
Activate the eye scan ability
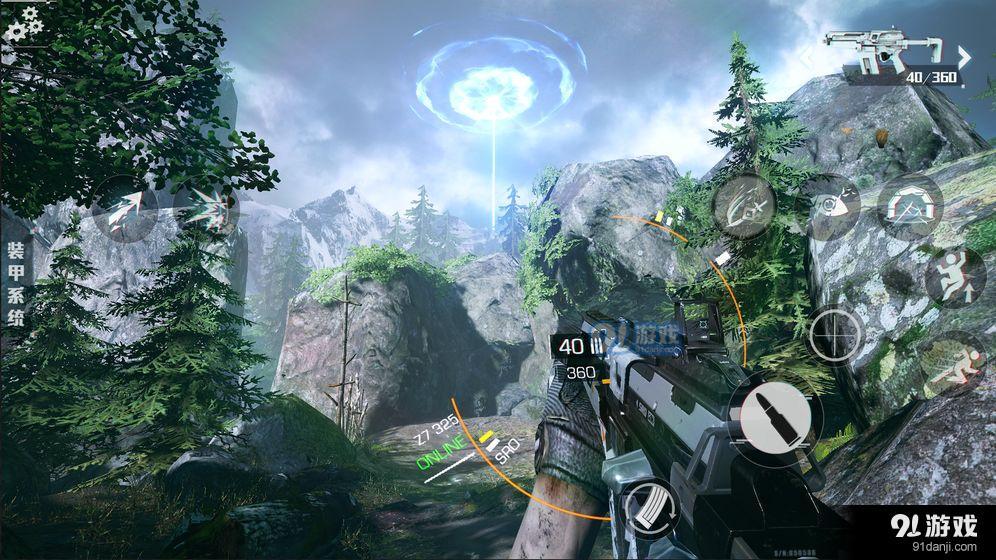pyautogui.click(x=829, y=206)
